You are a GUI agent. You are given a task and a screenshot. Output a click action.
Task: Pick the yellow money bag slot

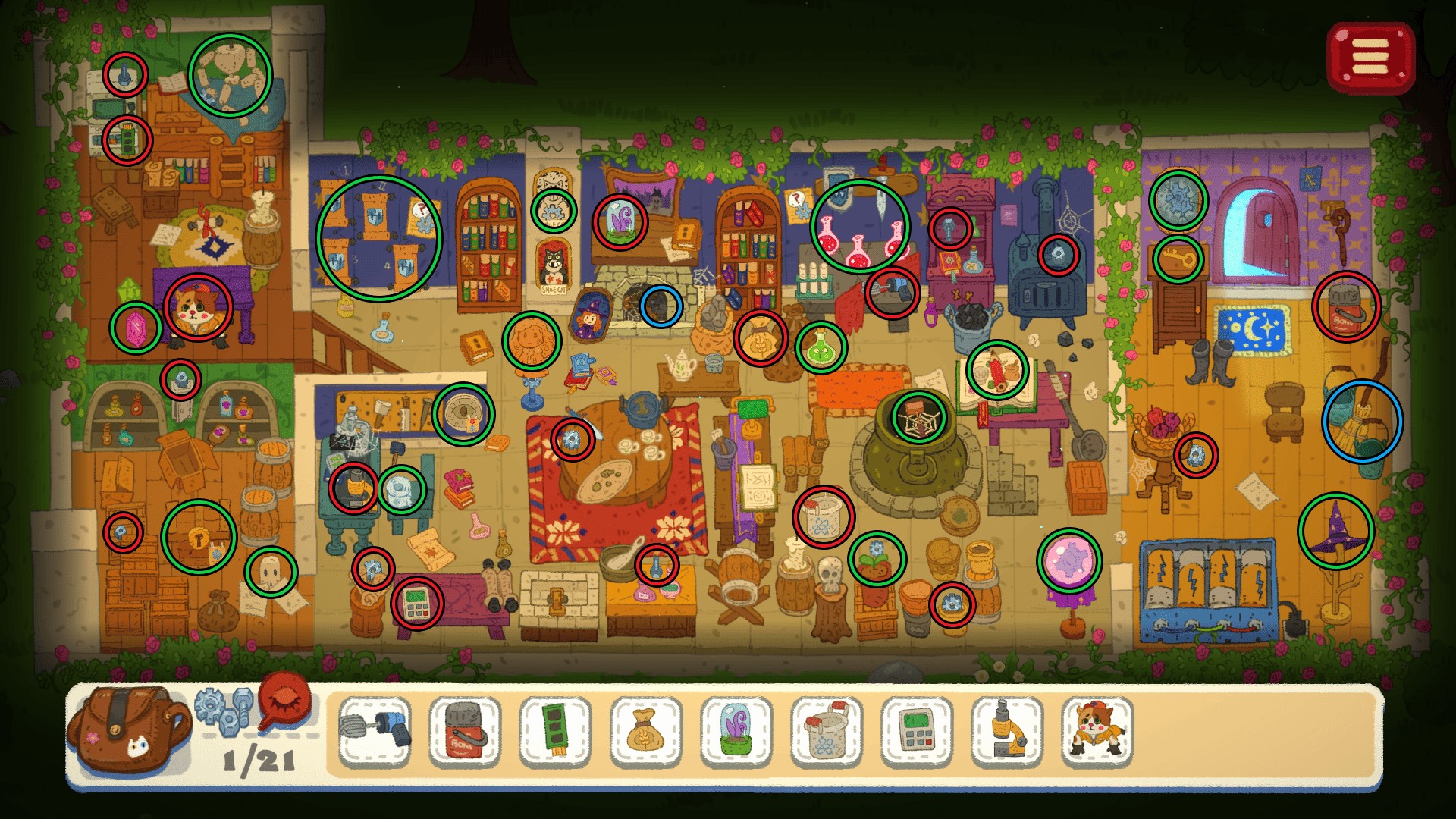(645, 731)
